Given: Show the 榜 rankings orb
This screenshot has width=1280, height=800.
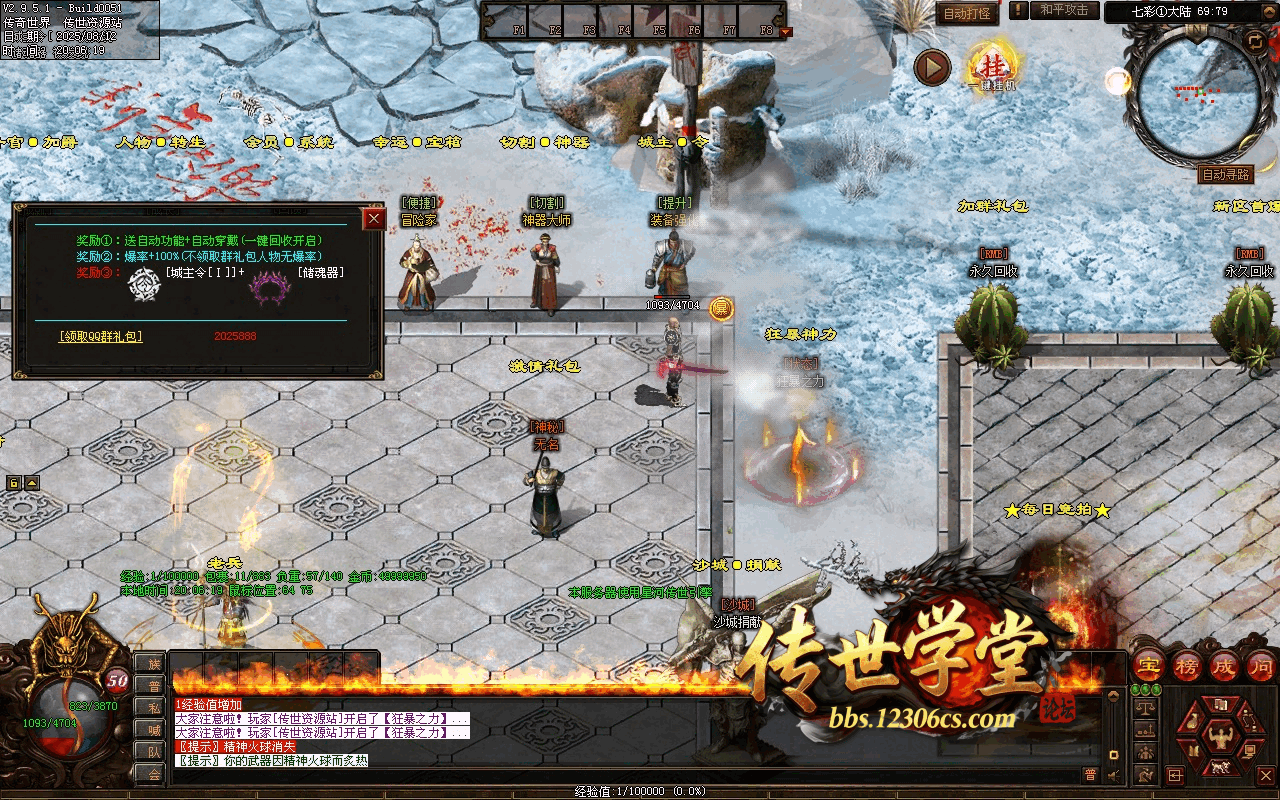Looking at the screenshot, I should point(1187,666).
